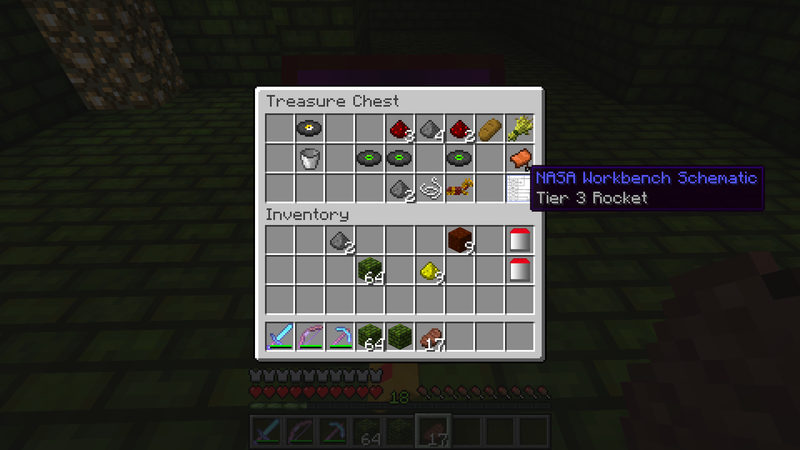Take the wheat bundle from the chest
This screenshot has width=800, height=450.
point(519,128)
